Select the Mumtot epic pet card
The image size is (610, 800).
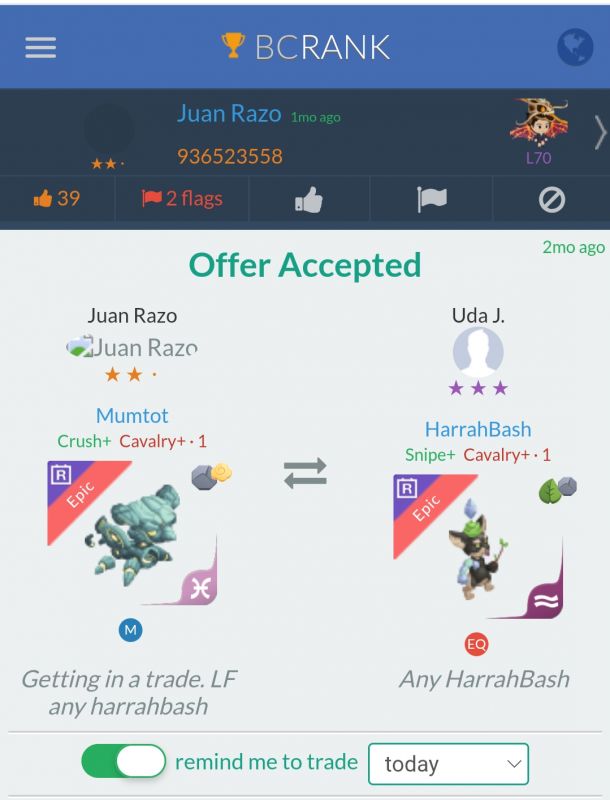pyautogui.click(x=132, y=532)
